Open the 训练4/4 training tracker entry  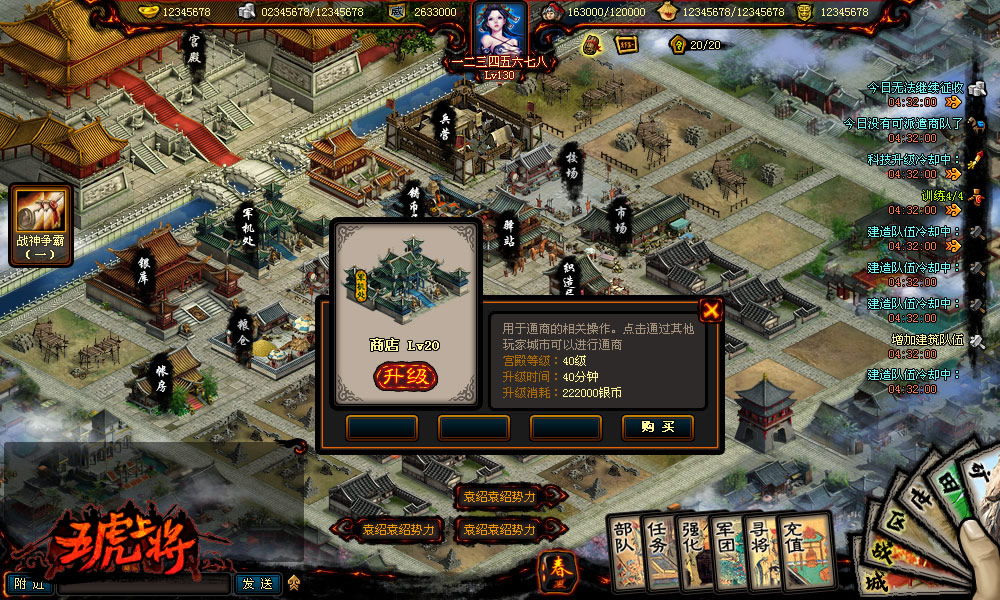tap(941, 196)
